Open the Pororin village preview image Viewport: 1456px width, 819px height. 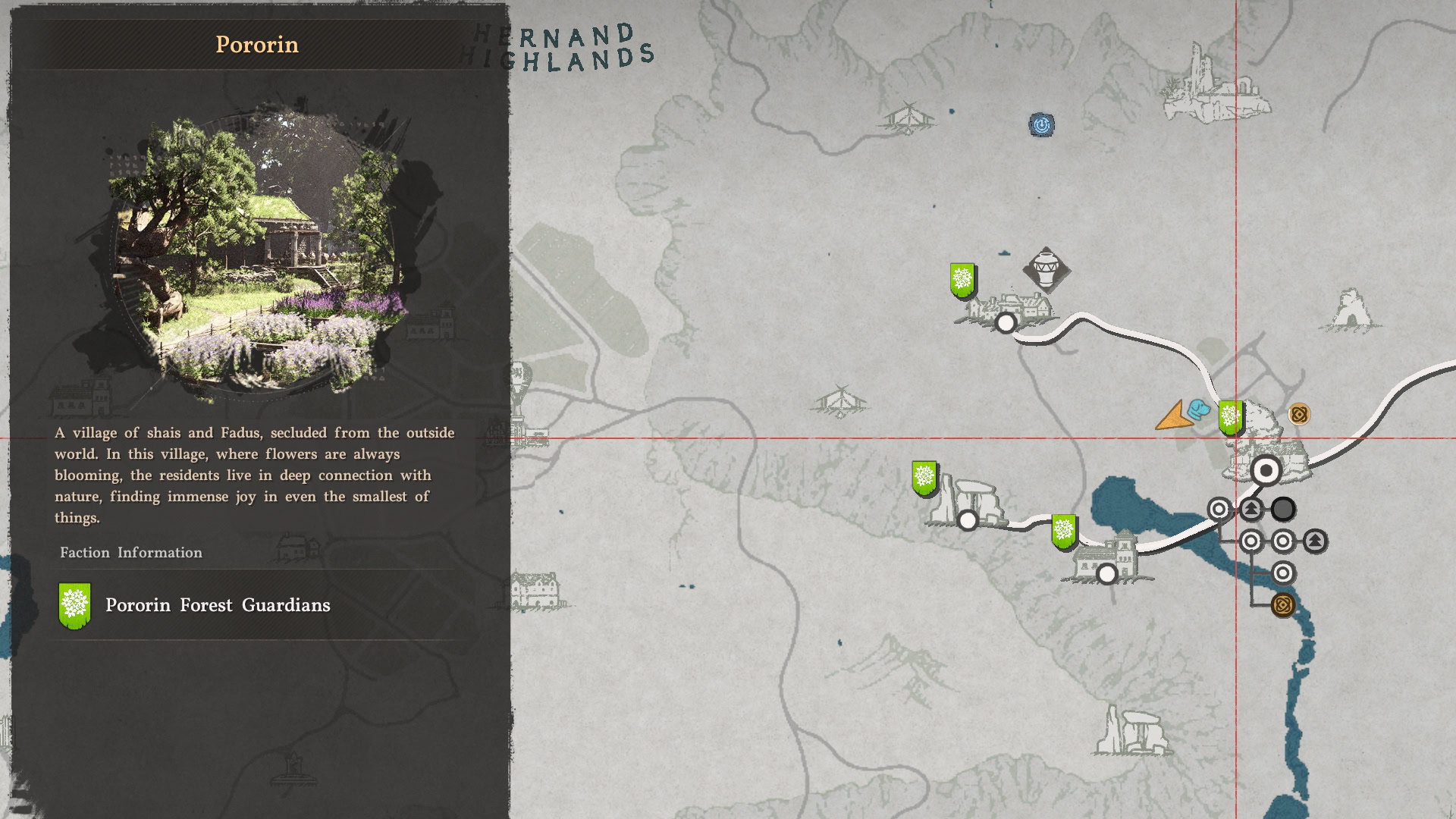pyautogui.click(x=259, y=256)
